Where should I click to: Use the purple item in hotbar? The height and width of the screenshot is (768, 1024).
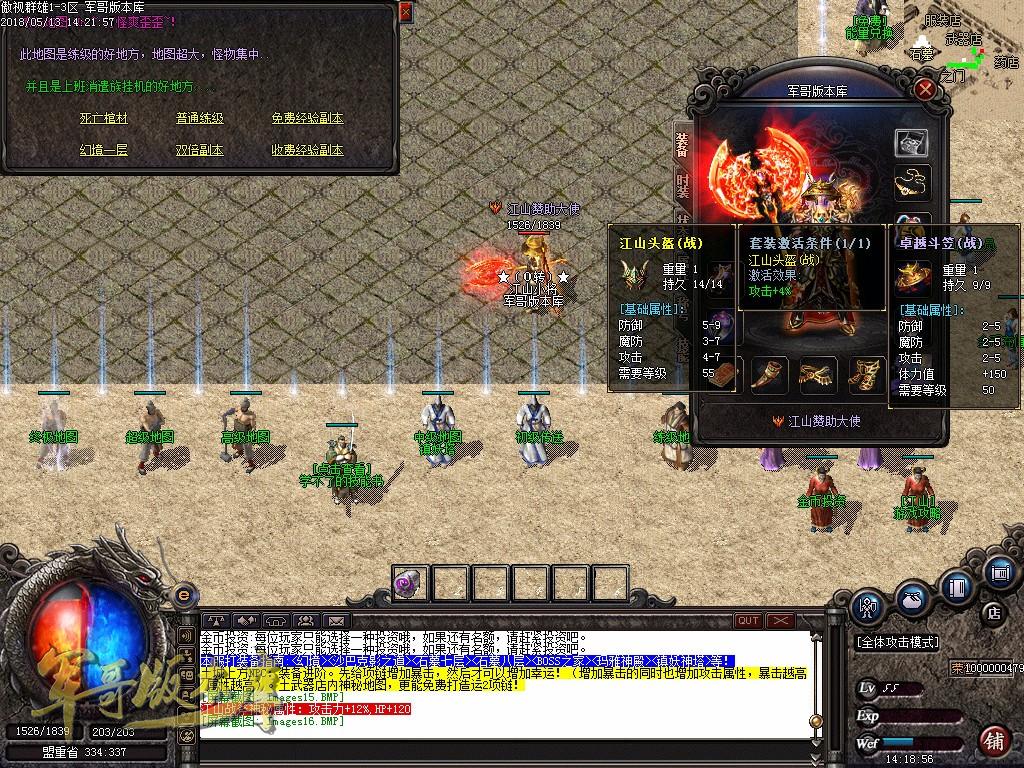point(410,584)
